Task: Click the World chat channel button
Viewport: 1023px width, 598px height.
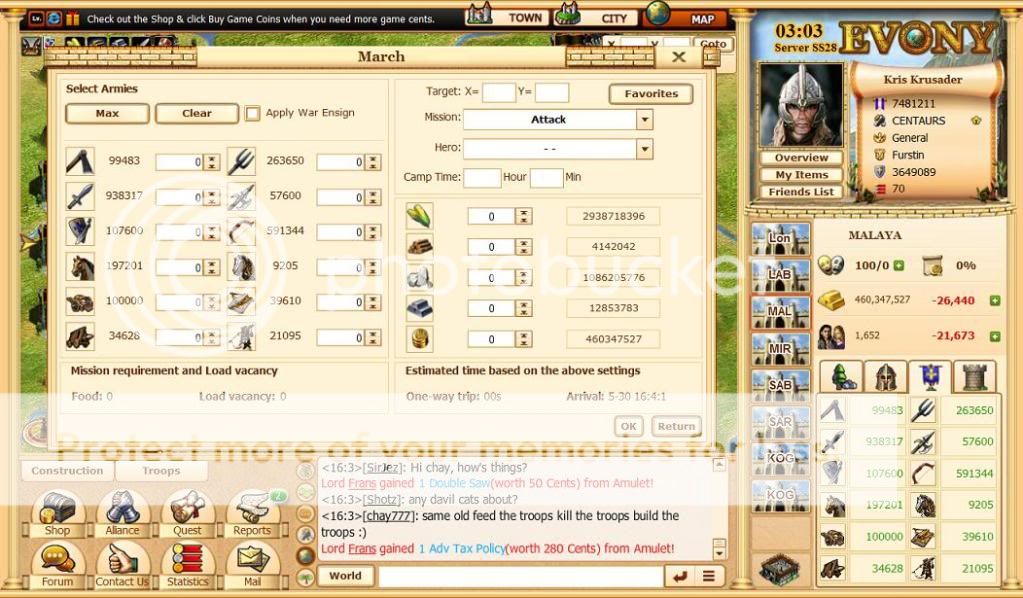Action: point(345,576)
